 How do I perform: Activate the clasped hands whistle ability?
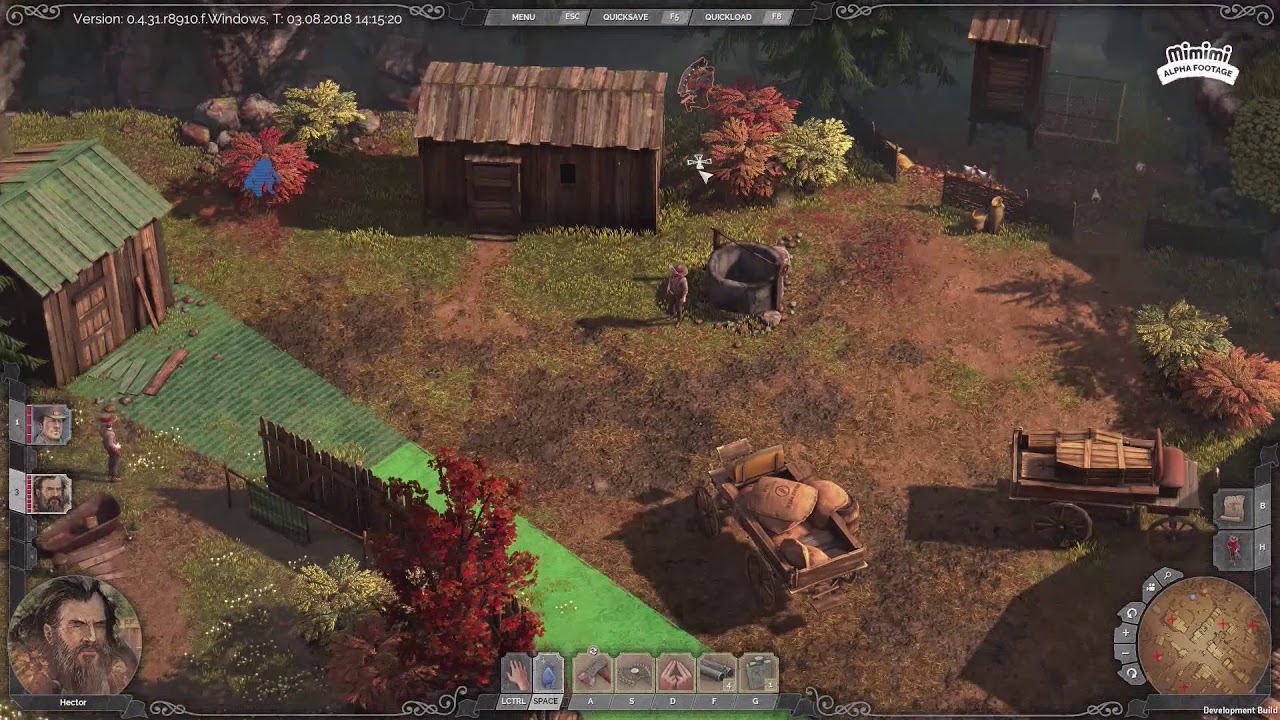pyautogui.click(x=675, y=673)
